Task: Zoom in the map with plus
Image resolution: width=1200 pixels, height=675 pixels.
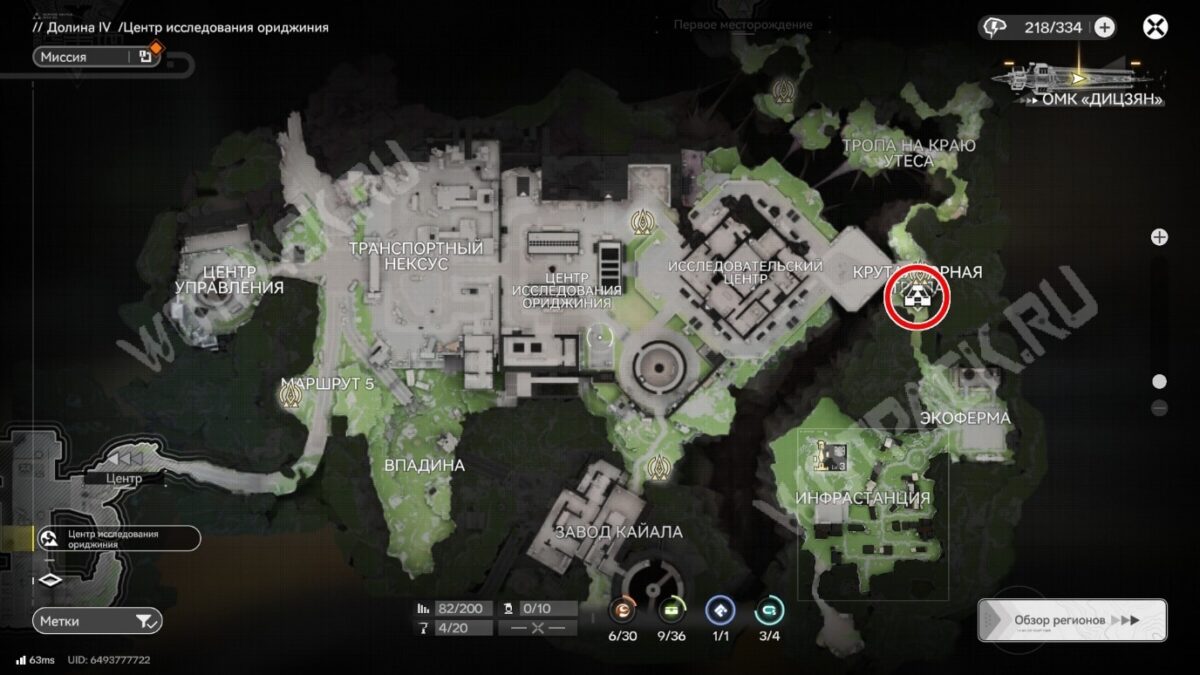Action: [1159, 237]
